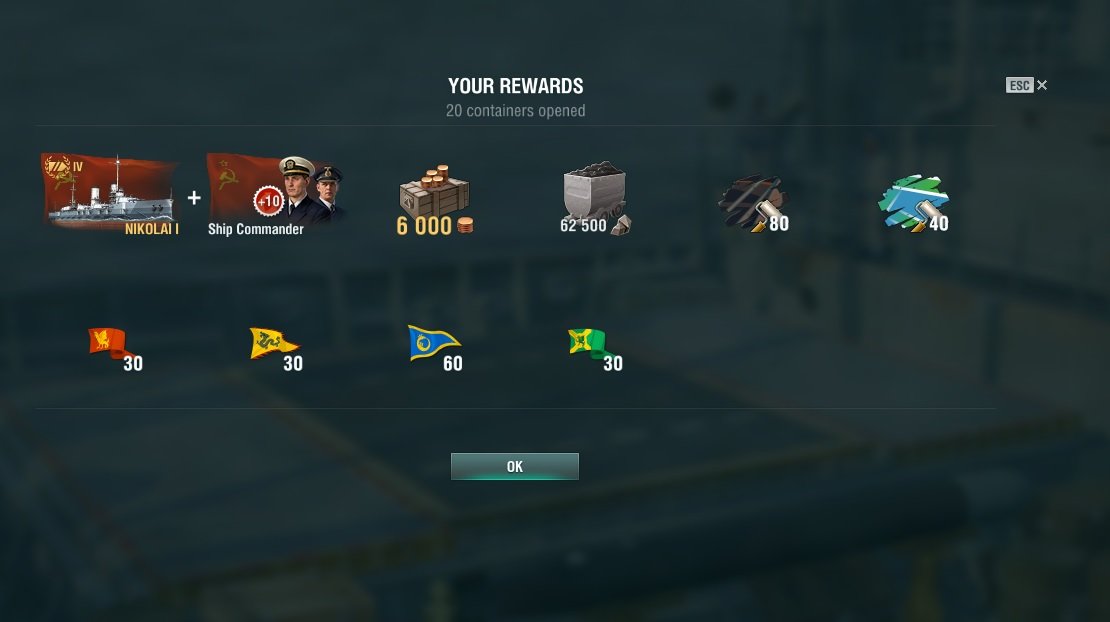Inspect the Ship Commander reward

275,192
